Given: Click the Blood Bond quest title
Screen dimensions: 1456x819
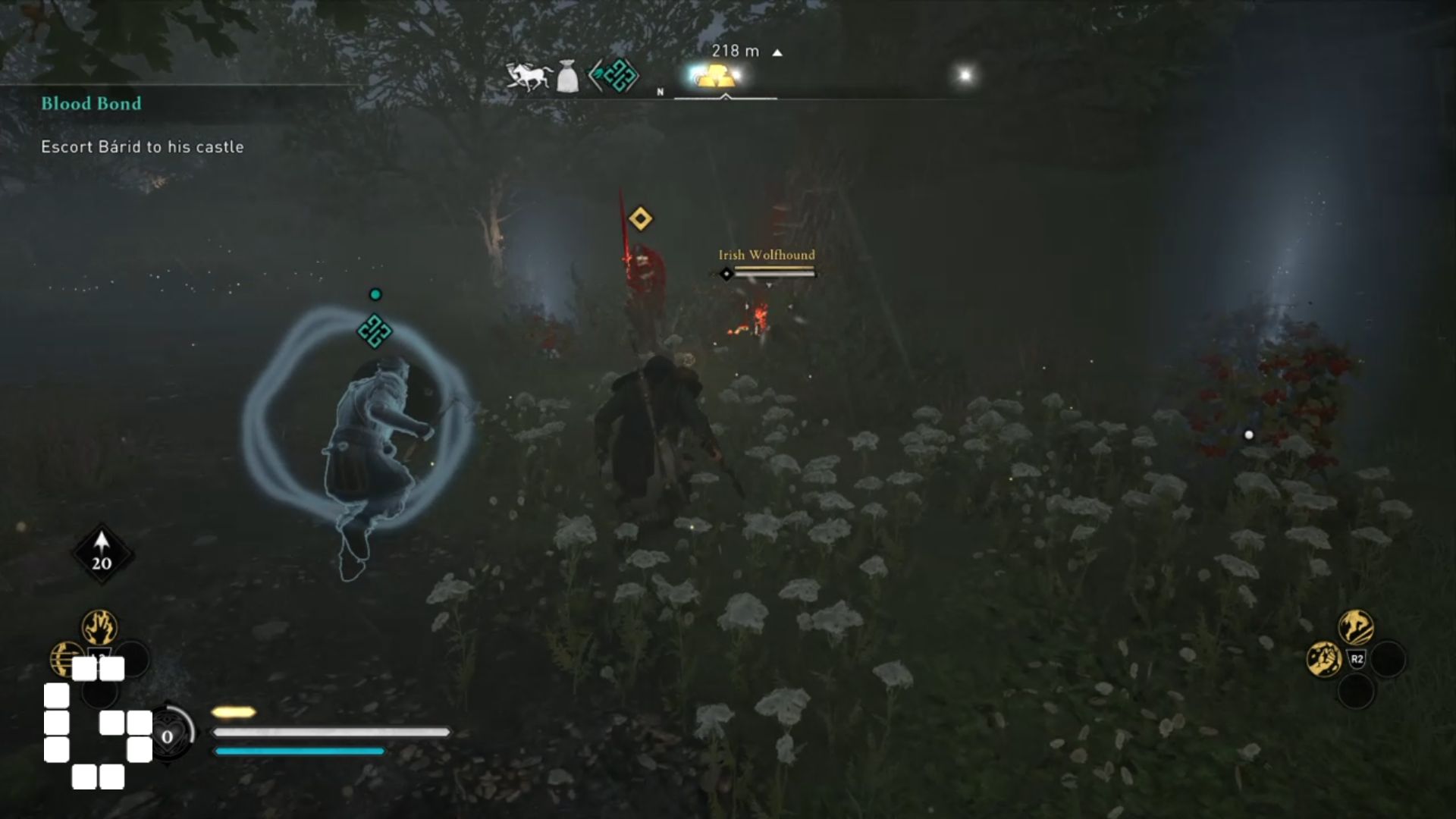Looking at the screenshot, I should [90, 103].
